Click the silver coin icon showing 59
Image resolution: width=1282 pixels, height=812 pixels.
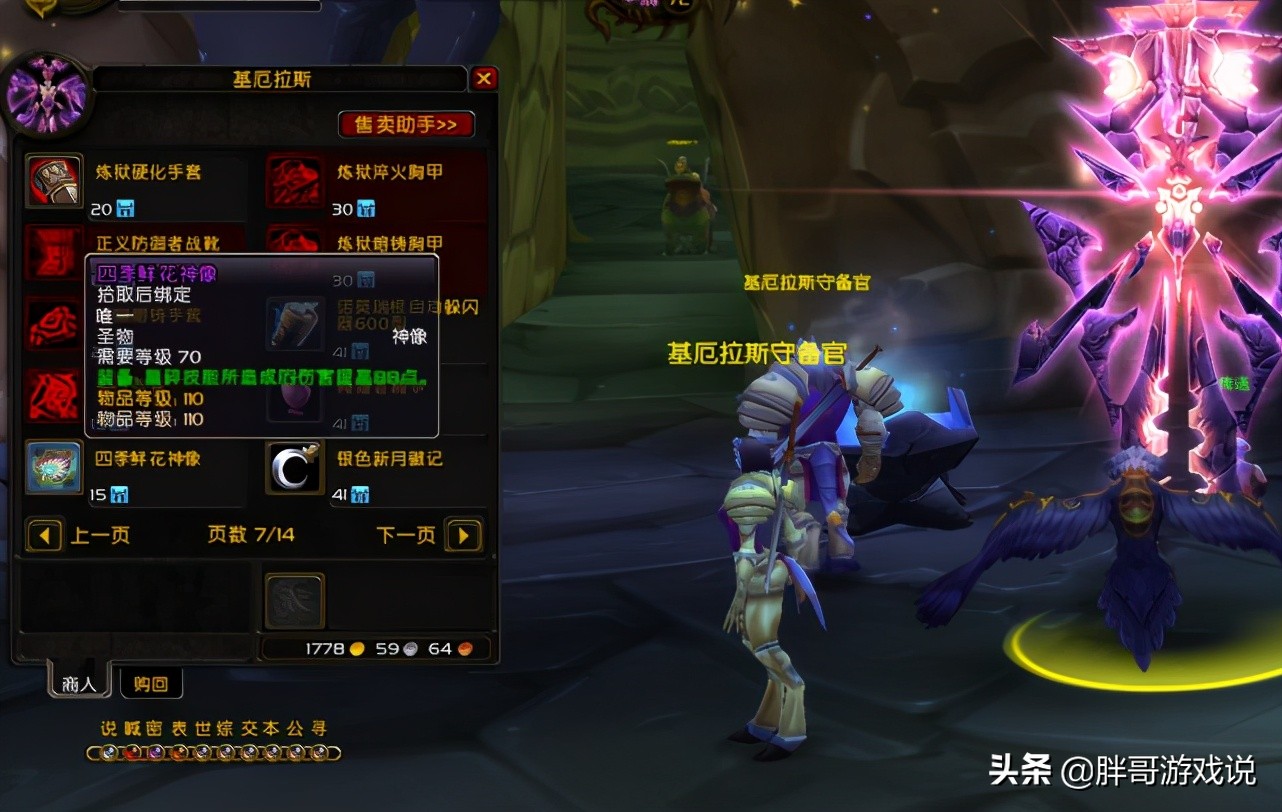click(x=411, y=648)
